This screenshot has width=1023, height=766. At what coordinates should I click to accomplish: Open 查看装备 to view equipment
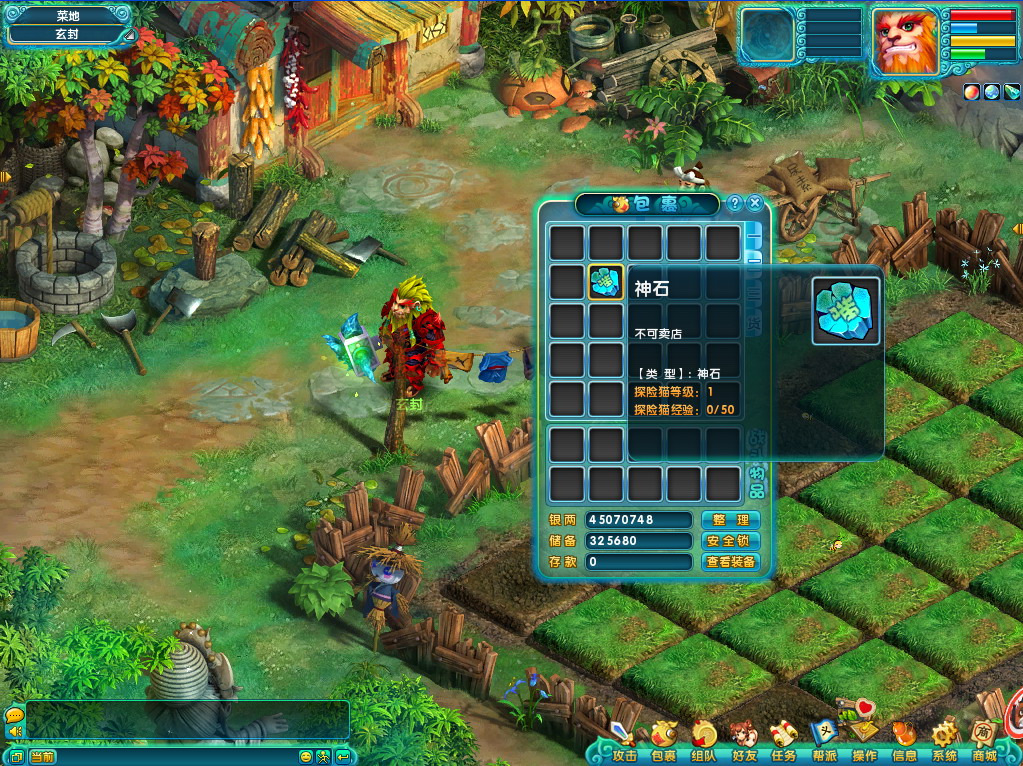coord(731,562)
